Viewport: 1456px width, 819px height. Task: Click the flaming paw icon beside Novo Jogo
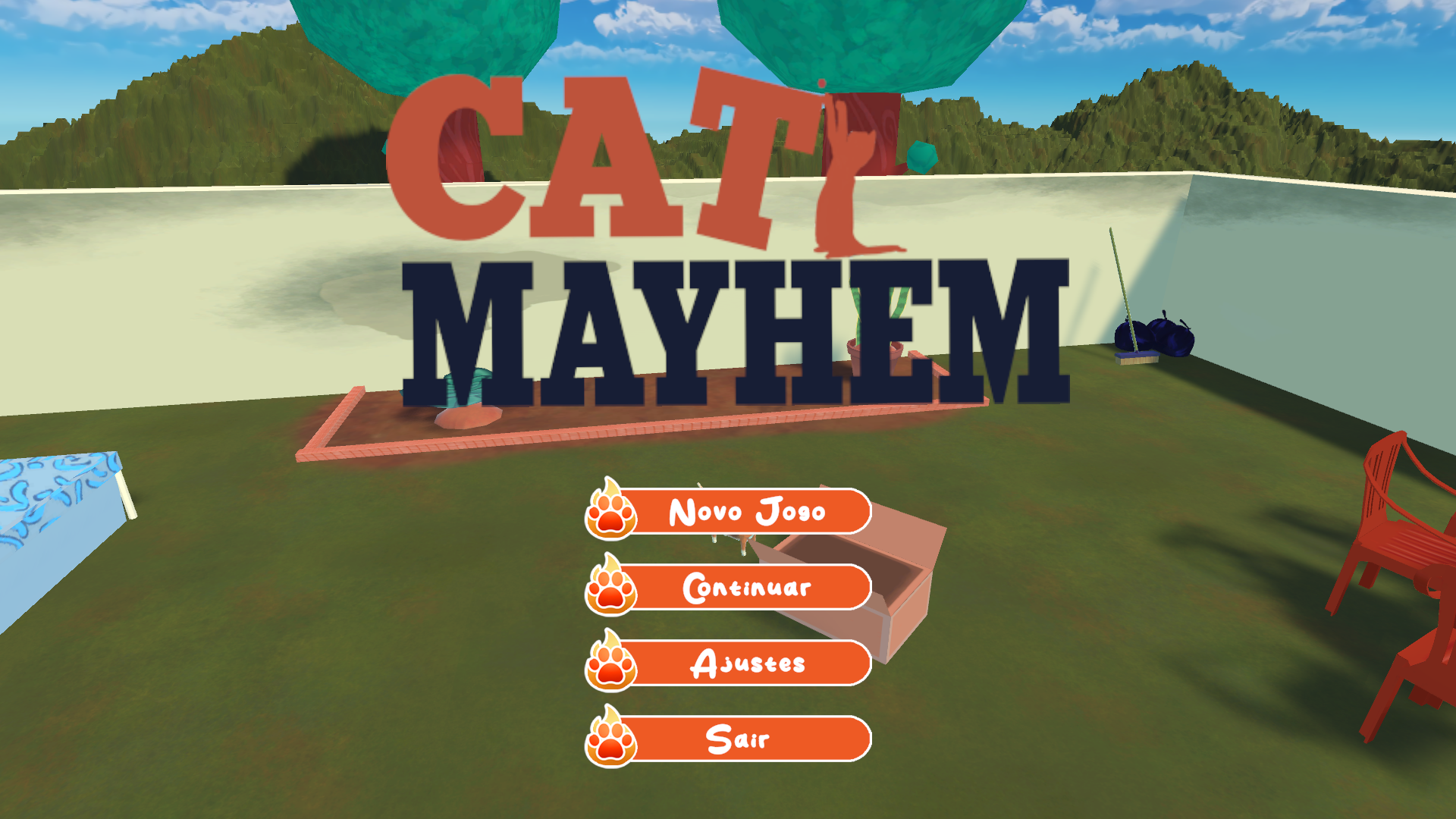tap(609, 512)
